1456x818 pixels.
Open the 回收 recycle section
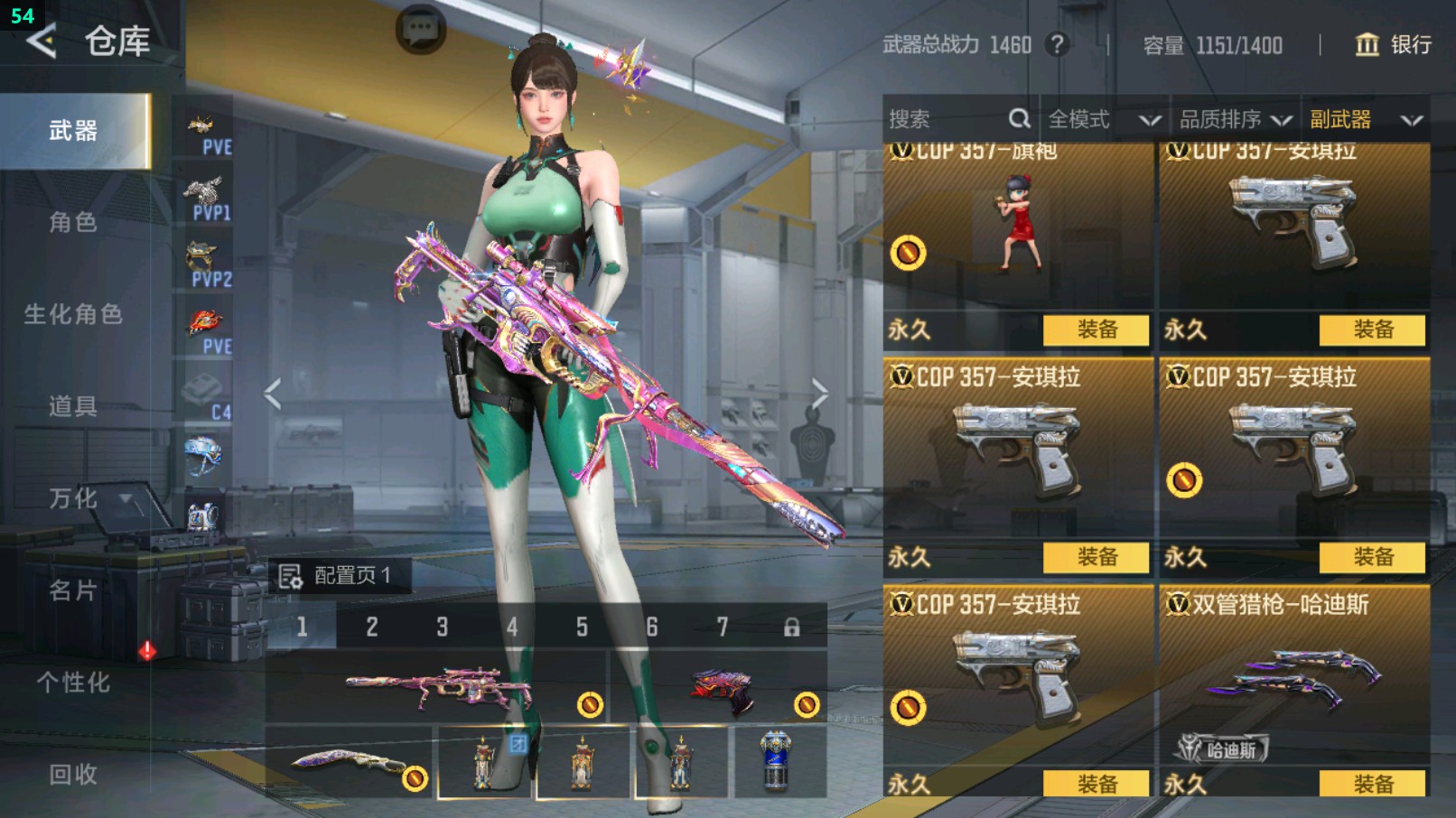73,774
